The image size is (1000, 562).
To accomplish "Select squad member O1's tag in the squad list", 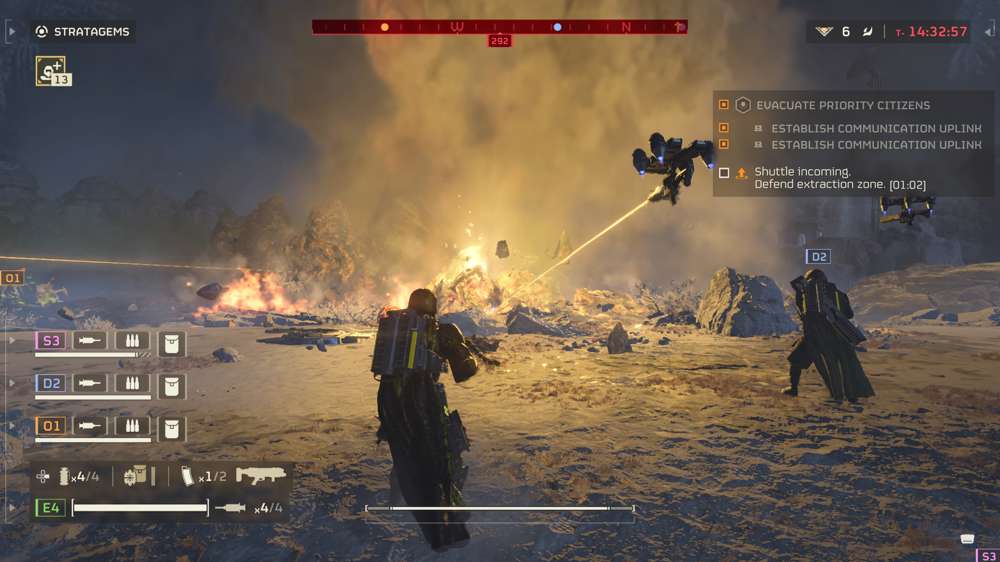I will point(51,426).
